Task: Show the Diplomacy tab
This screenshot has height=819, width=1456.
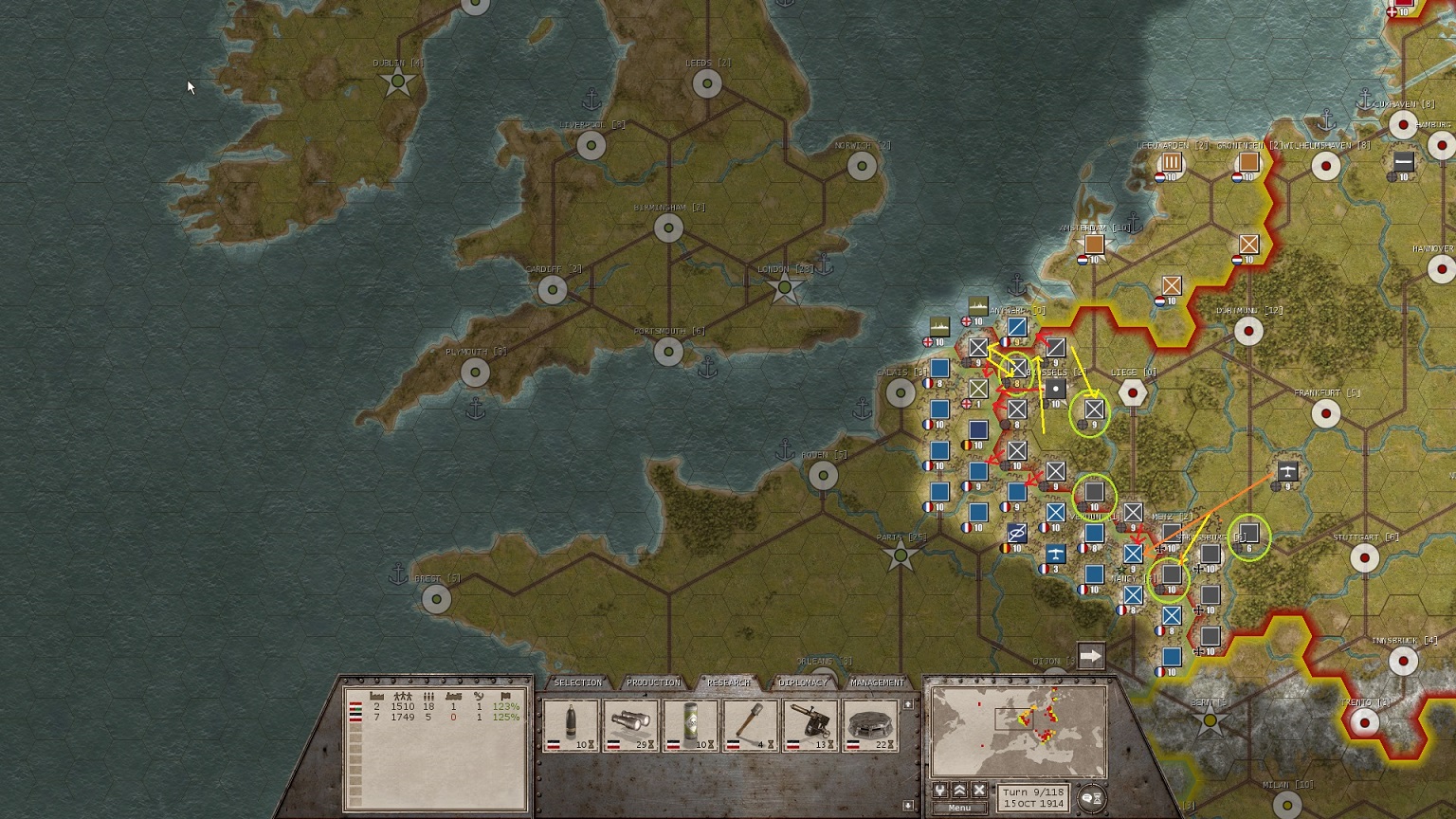Action: (803, 682)
